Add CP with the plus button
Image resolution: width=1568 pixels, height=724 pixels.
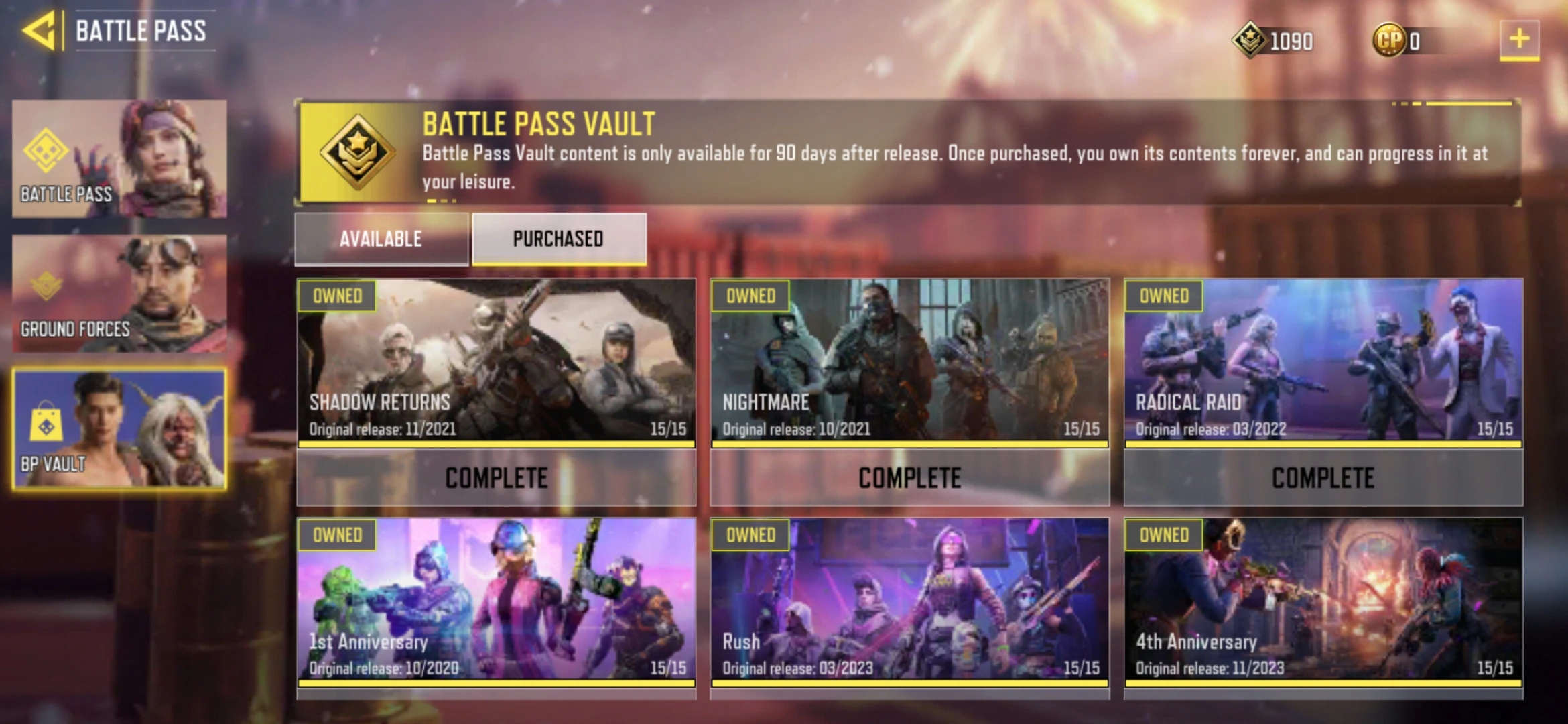tap(1518, 39)
